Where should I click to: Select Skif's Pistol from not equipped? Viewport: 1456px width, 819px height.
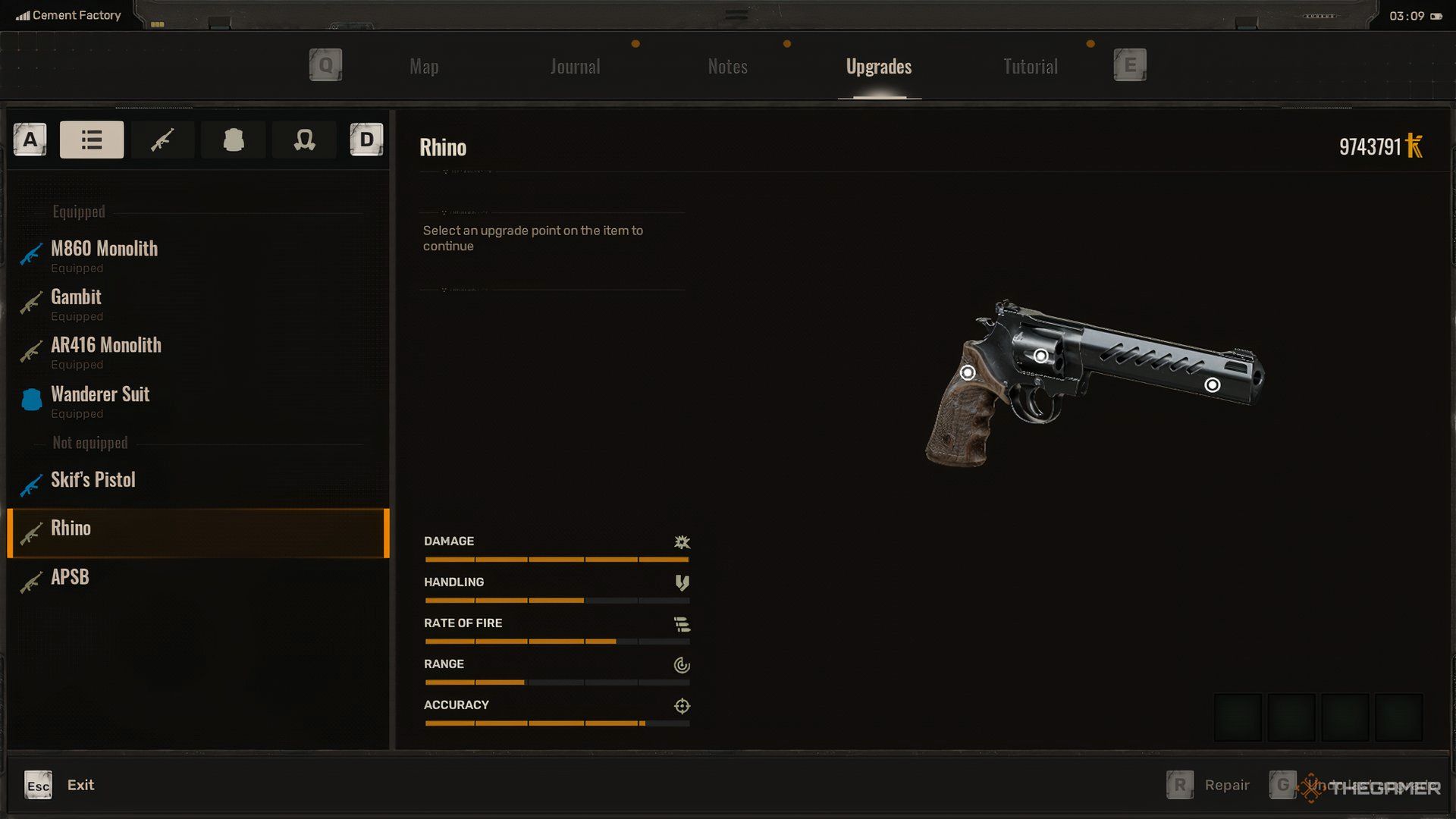[x=93, y=480]
